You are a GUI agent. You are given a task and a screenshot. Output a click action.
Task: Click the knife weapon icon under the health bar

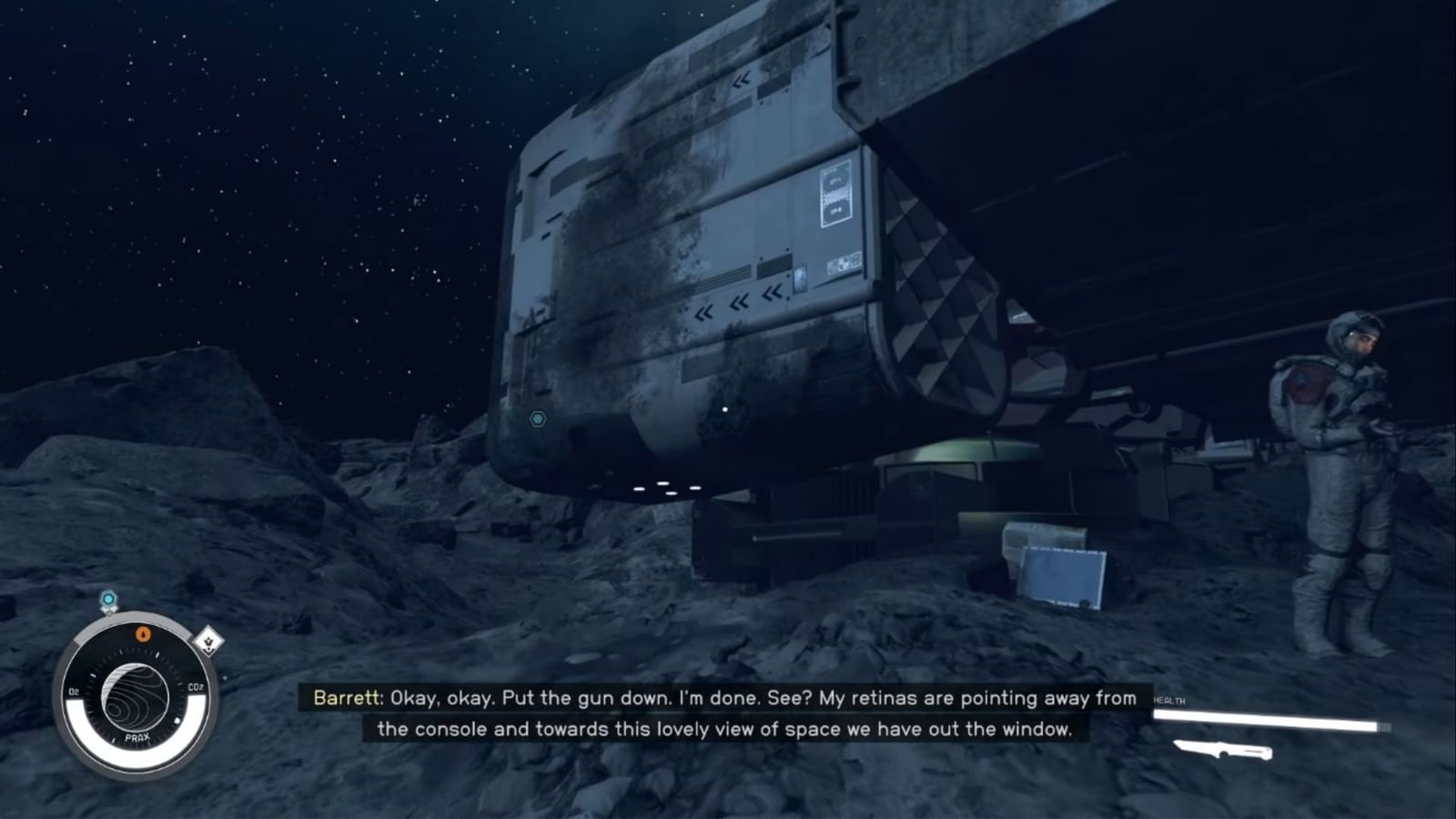tap(1224, 749)
